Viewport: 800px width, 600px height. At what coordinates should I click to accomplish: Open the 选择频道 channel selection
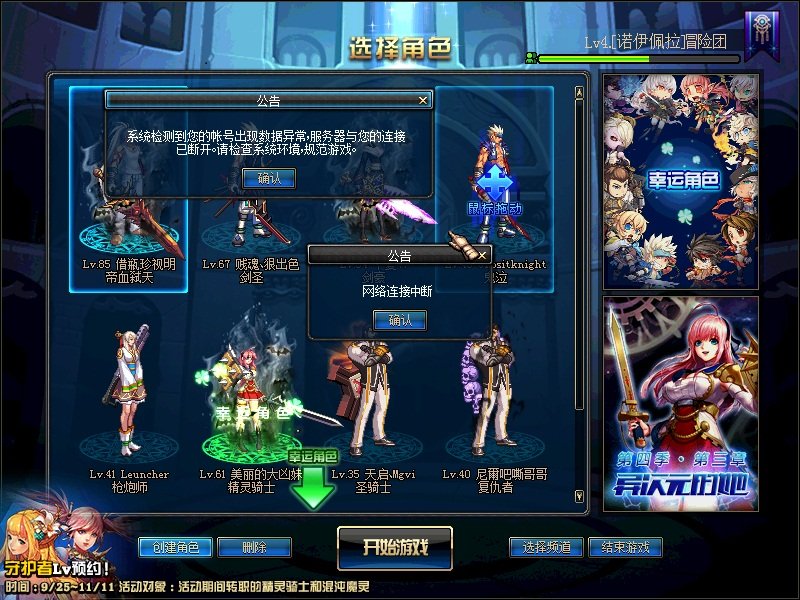point(546,547)
